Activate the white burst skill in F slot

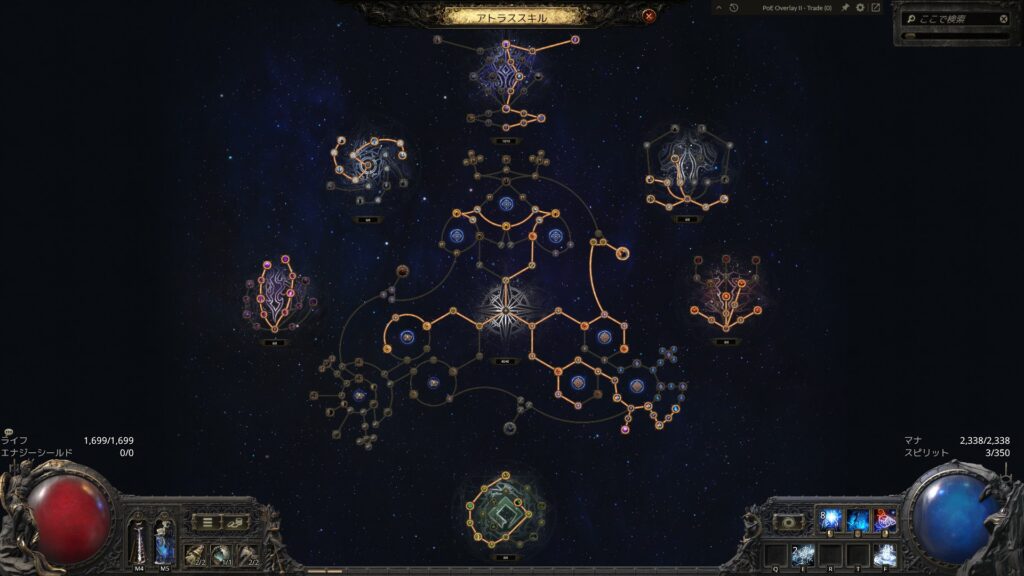885,554
